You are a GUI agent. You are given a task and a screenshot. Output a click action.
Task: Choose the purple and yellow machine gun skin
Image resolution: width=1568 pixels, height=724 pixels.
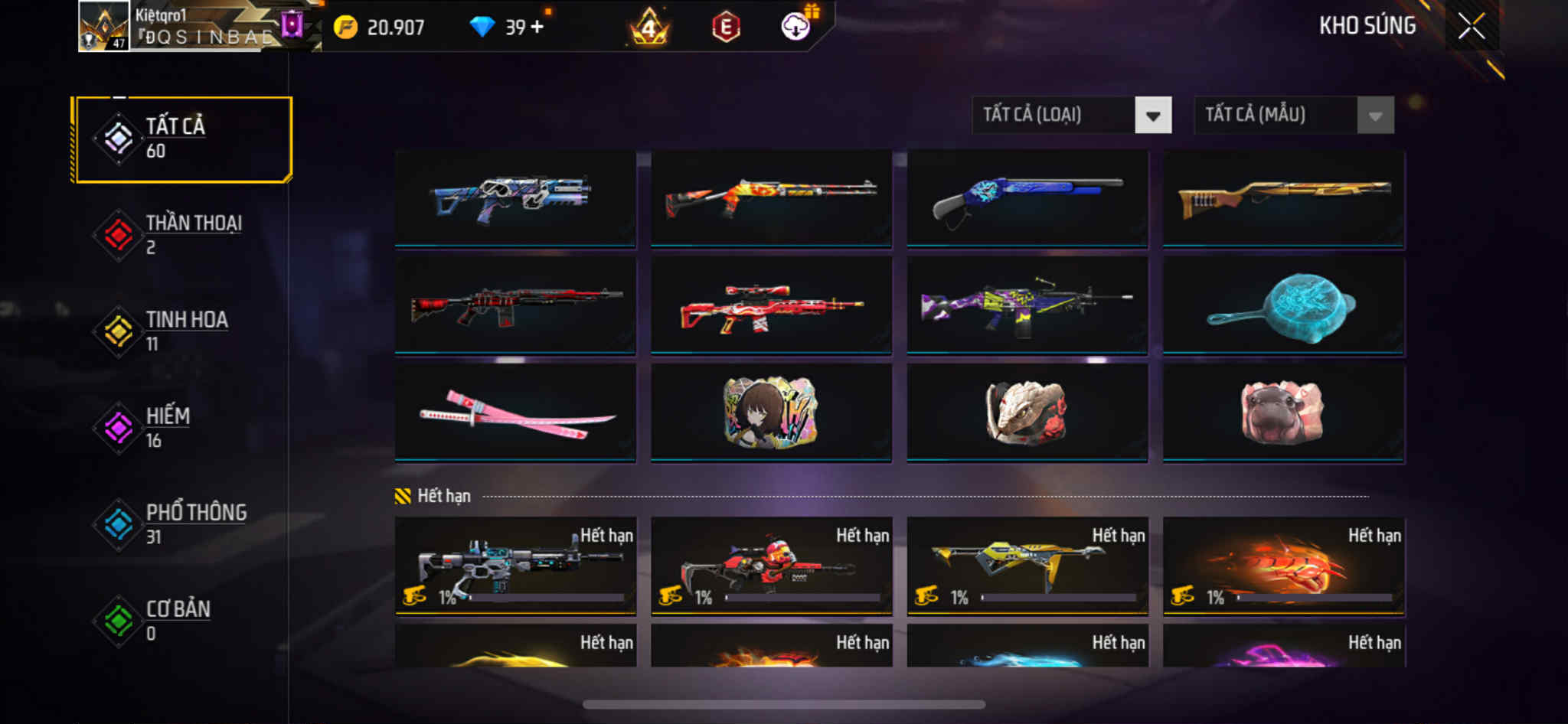[1027, 306]
